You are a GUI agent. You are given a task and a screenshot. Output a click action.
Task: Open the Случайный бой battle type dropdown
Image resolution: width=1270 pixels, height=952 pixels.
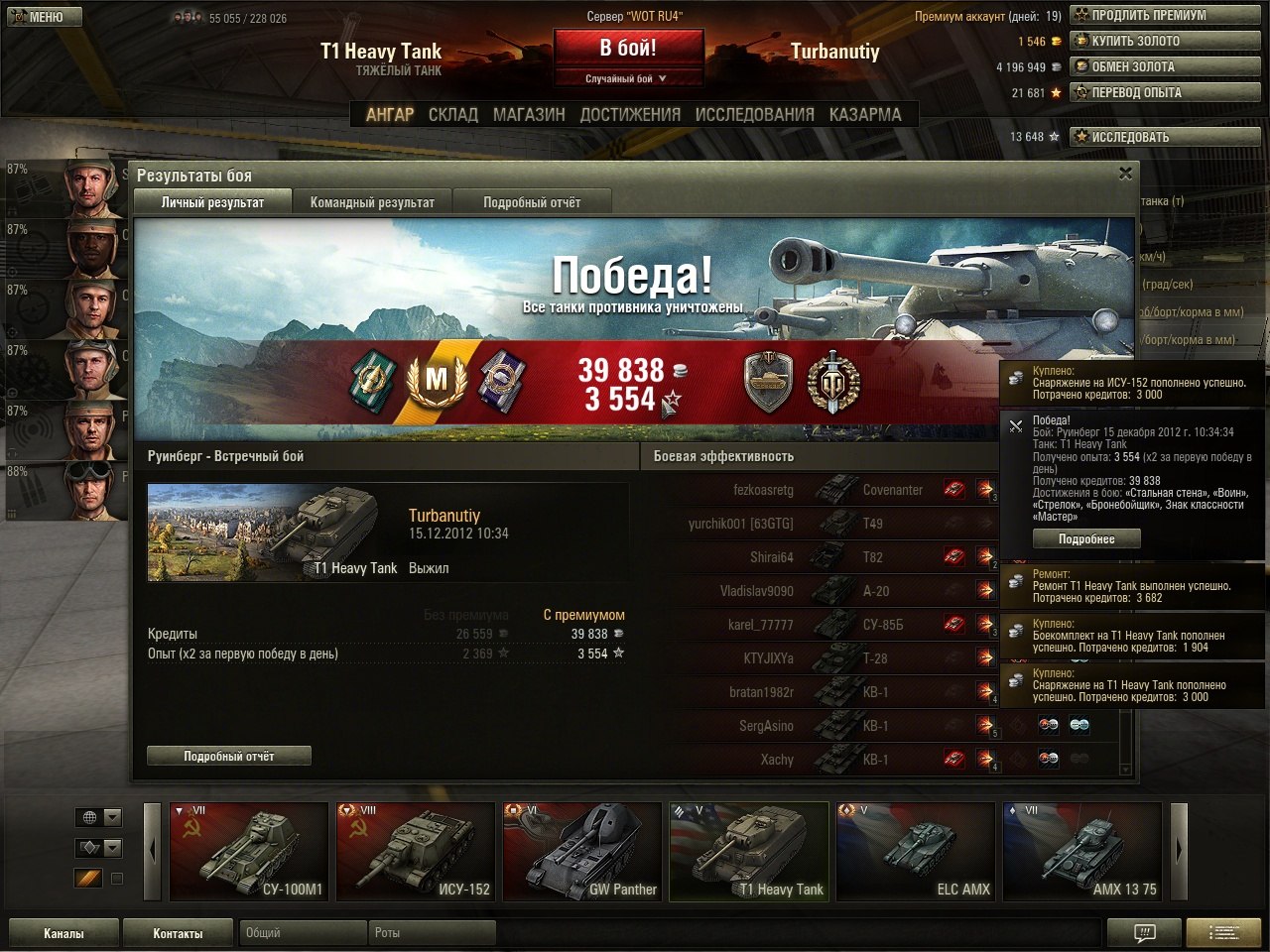click(x=628, y=78)
